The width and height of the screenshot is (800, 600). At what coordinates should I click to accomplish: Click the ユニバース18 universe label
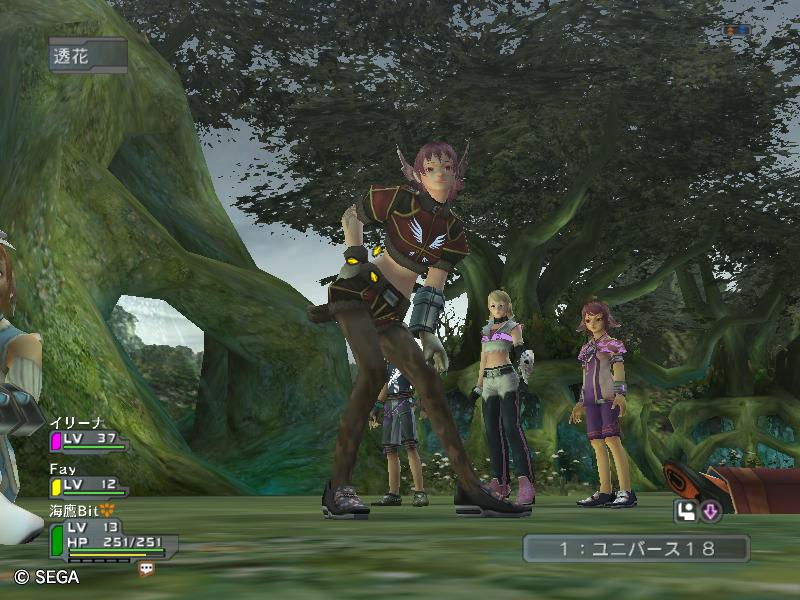(x=636, y=548)
